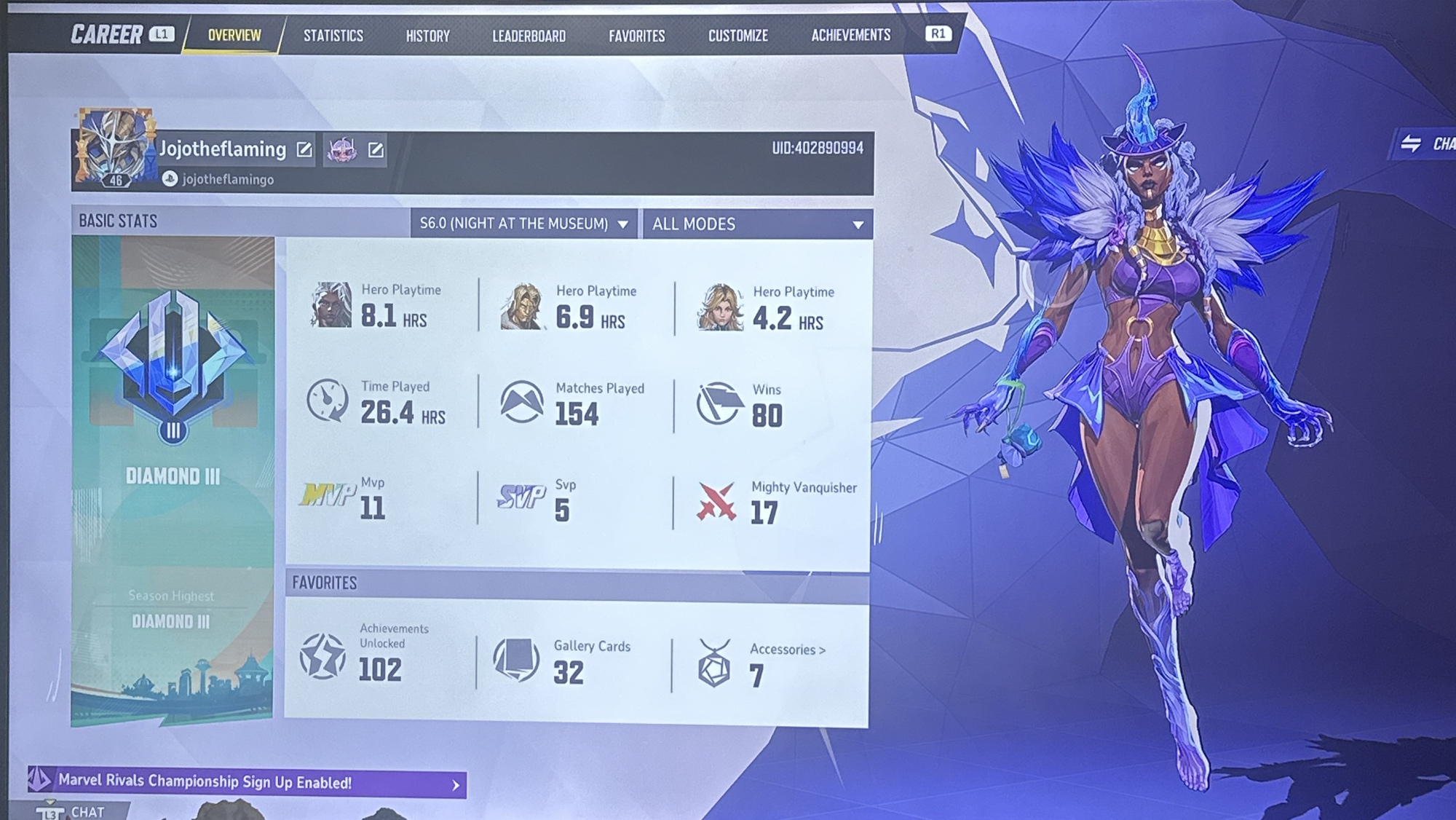
Task: Open the History tab
Action: 427,36
